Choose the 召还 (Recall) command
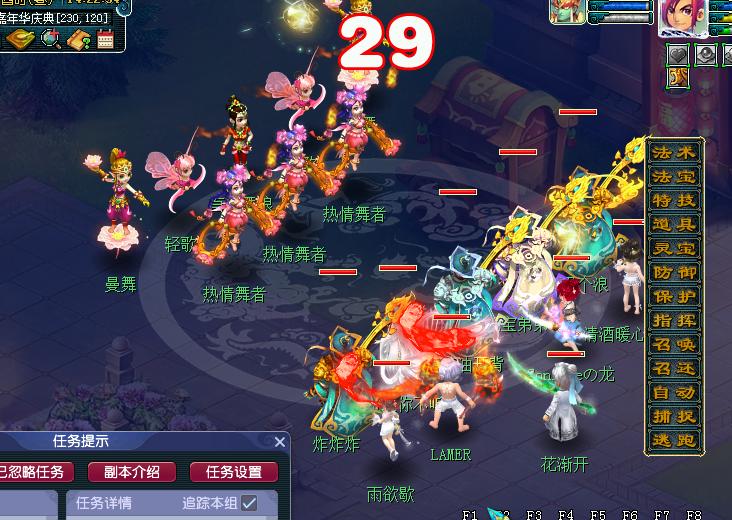 coord(673,368)
